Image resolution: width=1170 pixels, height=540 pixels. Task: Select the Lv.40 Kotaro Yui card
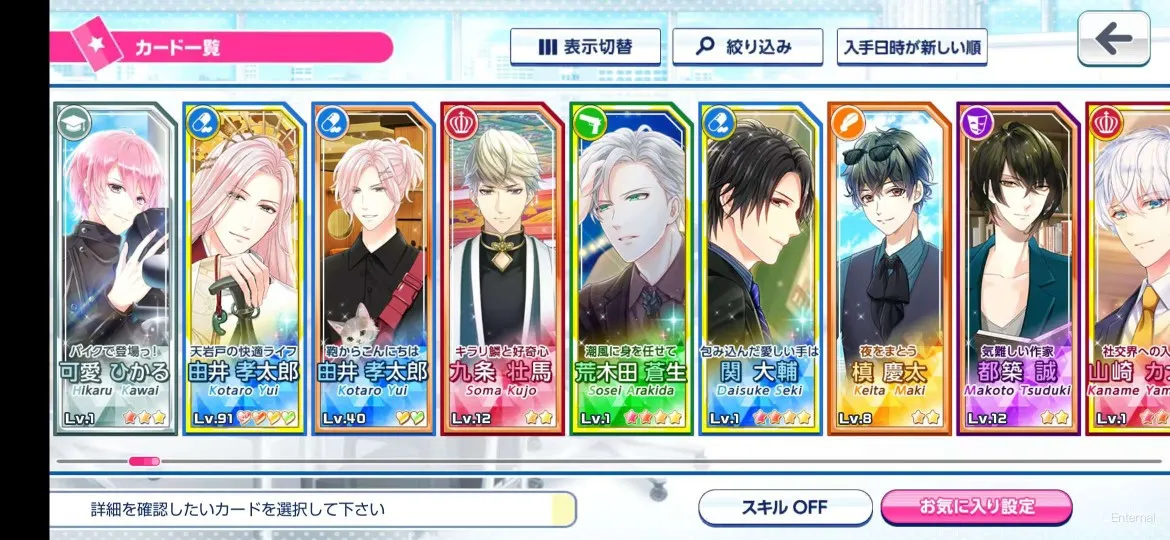pyautogui.click(x=372, y=270)
